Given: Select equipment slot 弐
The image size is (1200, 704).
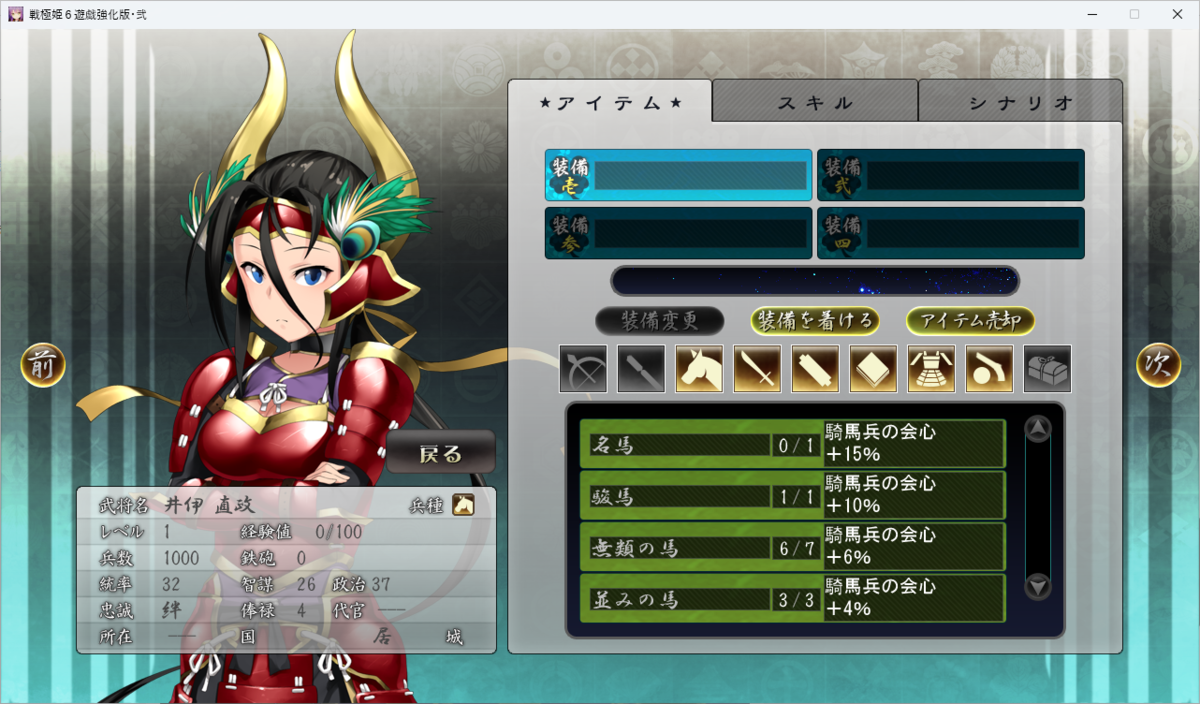Looking at the screenshot, I should pyautogui.click(x=950, y=175).
